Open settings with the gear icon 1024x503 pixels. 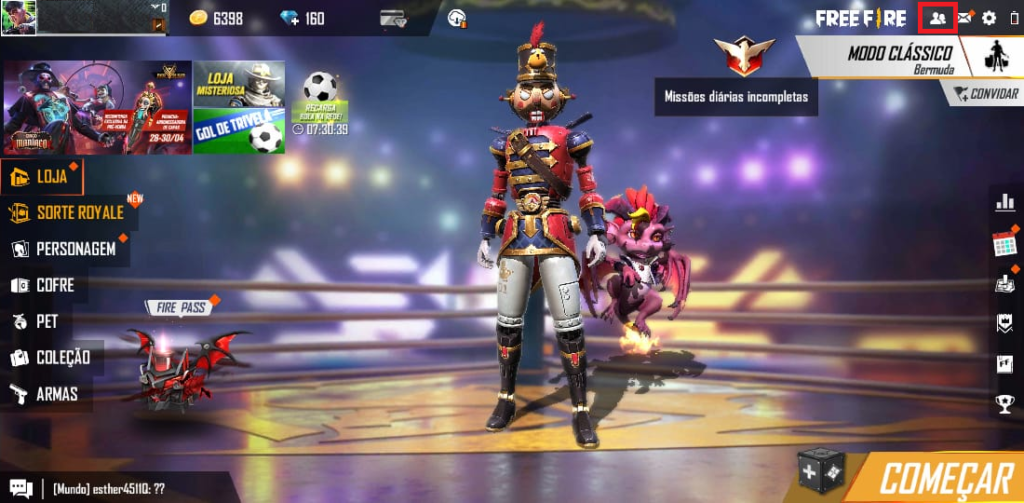click(989, 18)
